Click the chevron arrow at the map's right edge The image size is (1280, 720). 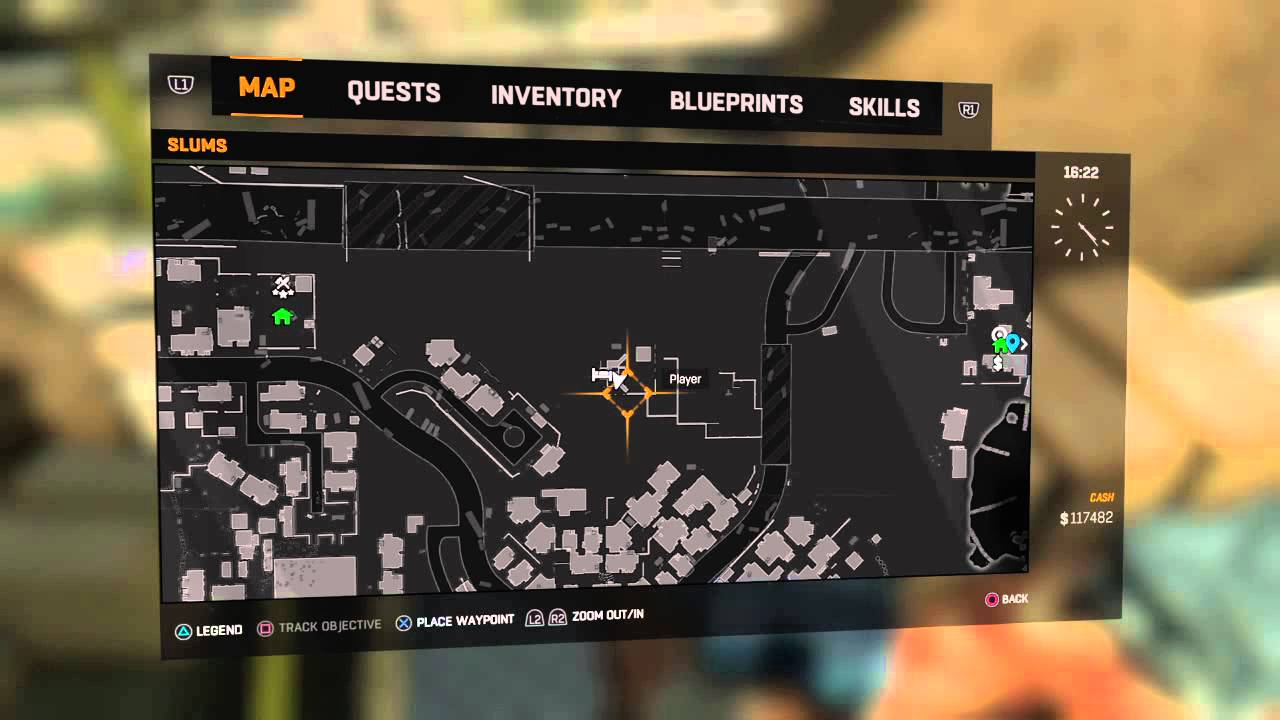pos(1025,342)
